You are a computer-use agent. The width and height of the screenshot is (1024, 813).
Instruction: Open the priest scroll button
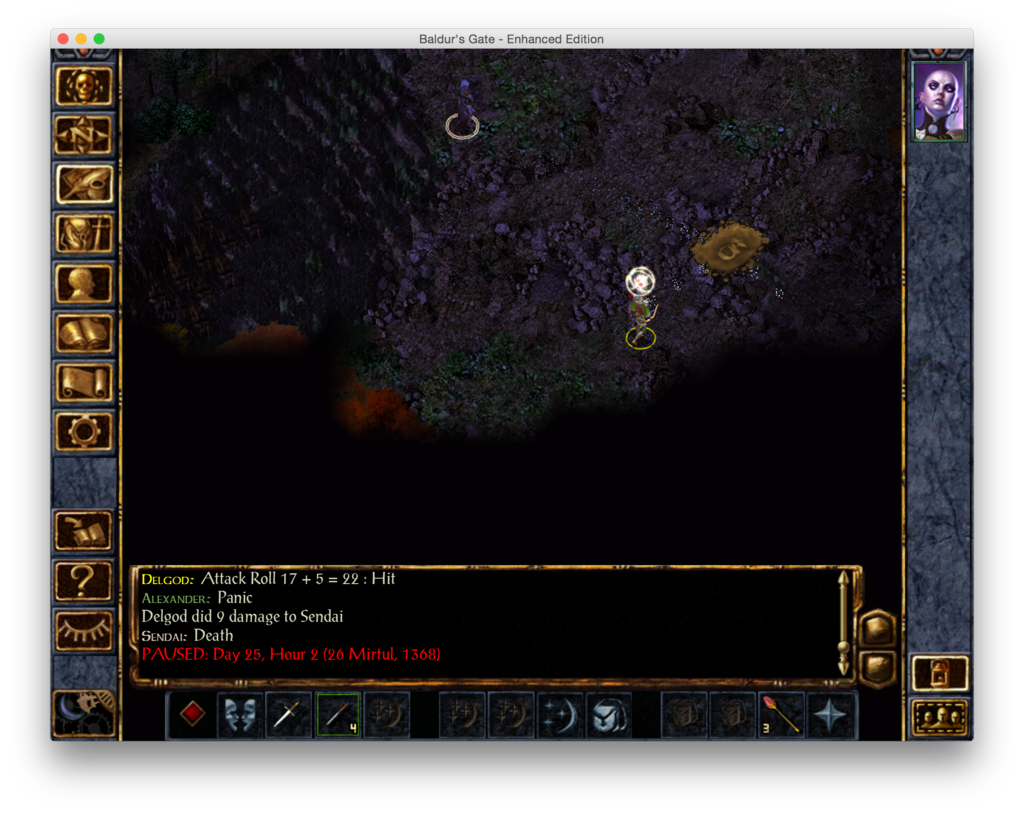pos(84,381)
